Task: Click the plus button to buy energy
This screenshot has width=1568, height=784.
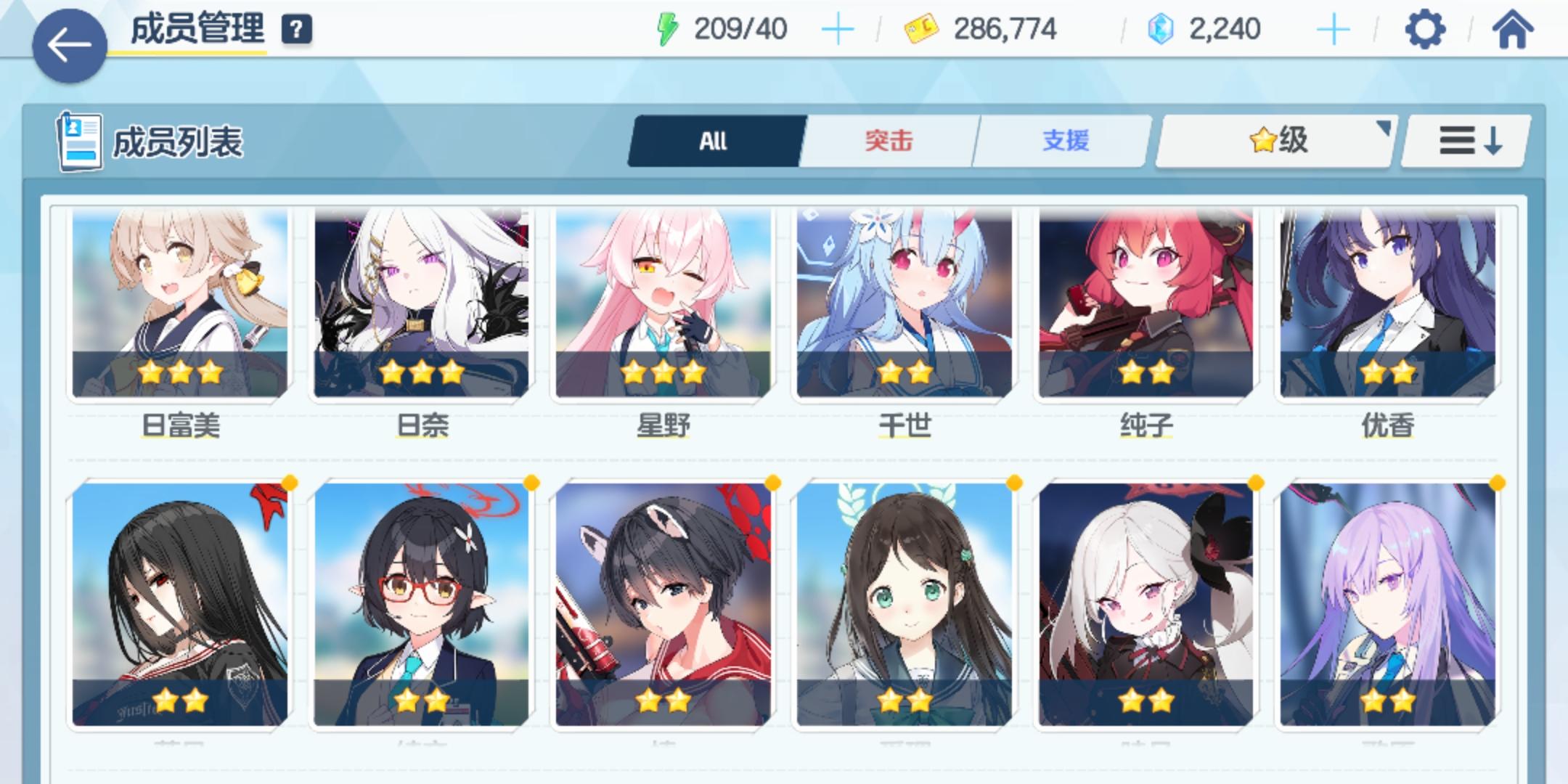Action: pos(839,29)
